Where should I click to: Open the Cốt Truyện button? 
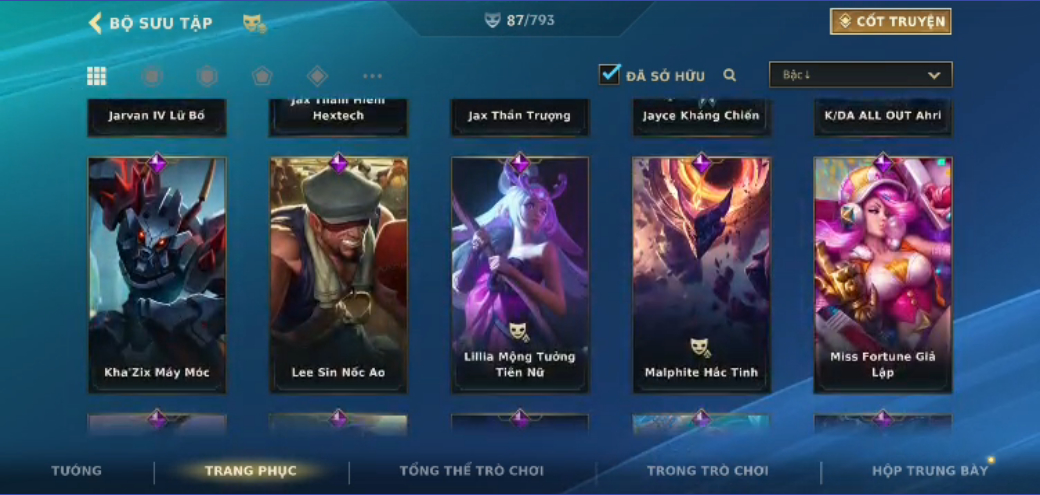890,22
